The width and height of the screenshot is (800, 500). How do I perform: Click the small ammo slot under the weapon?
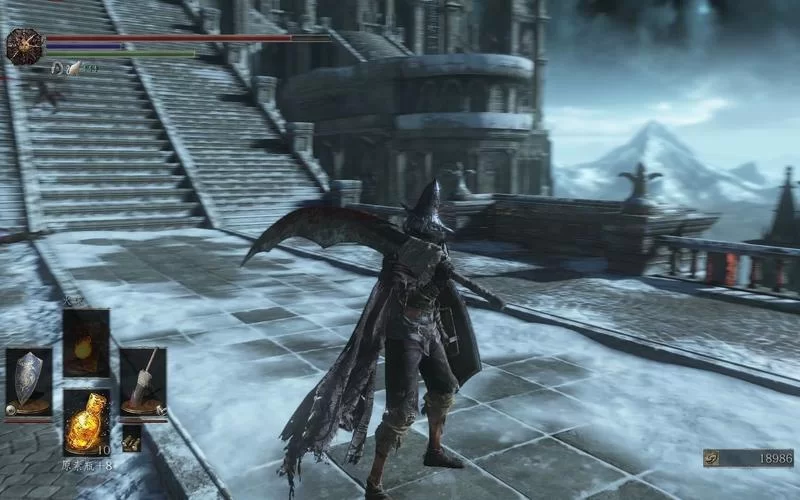click(x=132, y=437)
